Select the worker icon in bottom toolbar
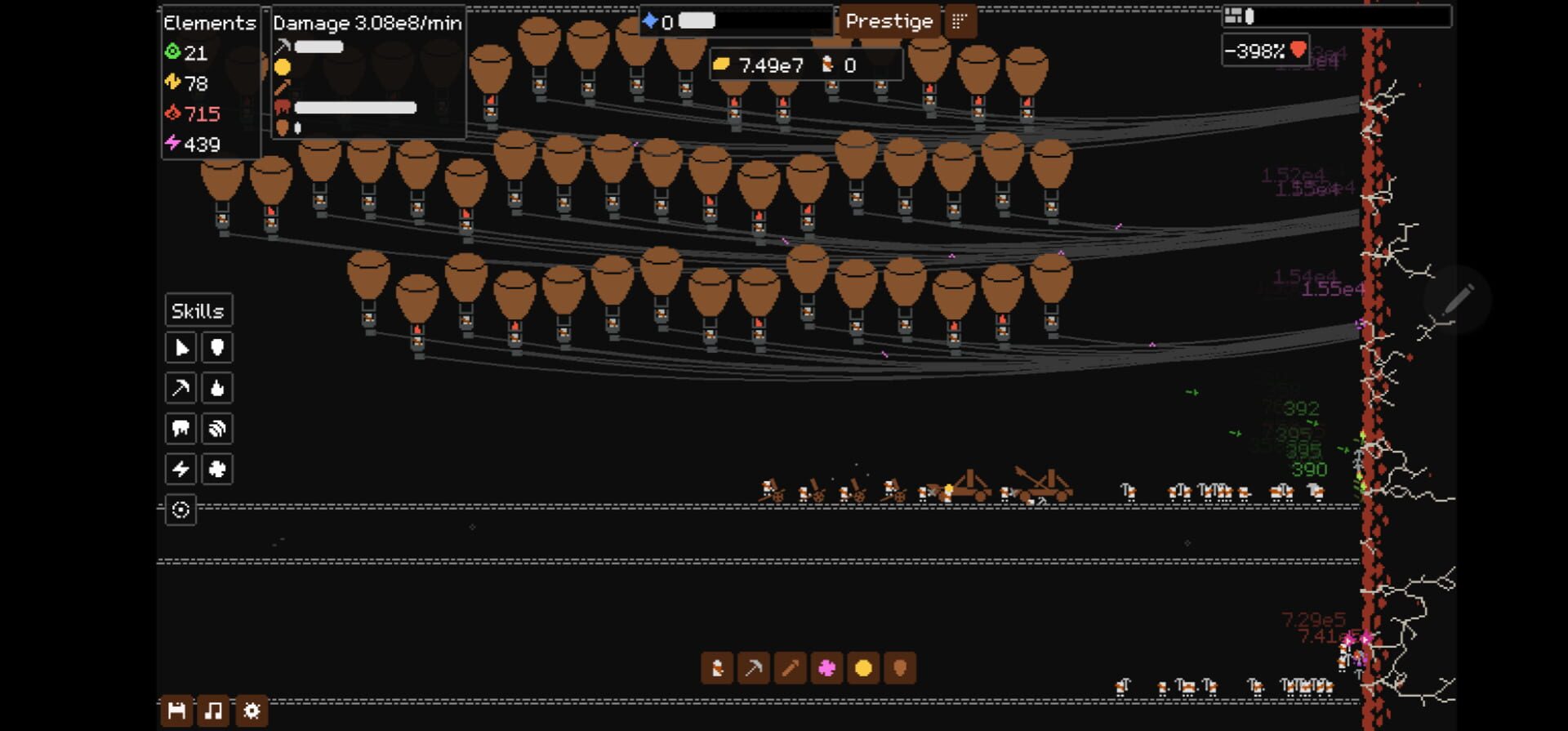 pos(718,668)
